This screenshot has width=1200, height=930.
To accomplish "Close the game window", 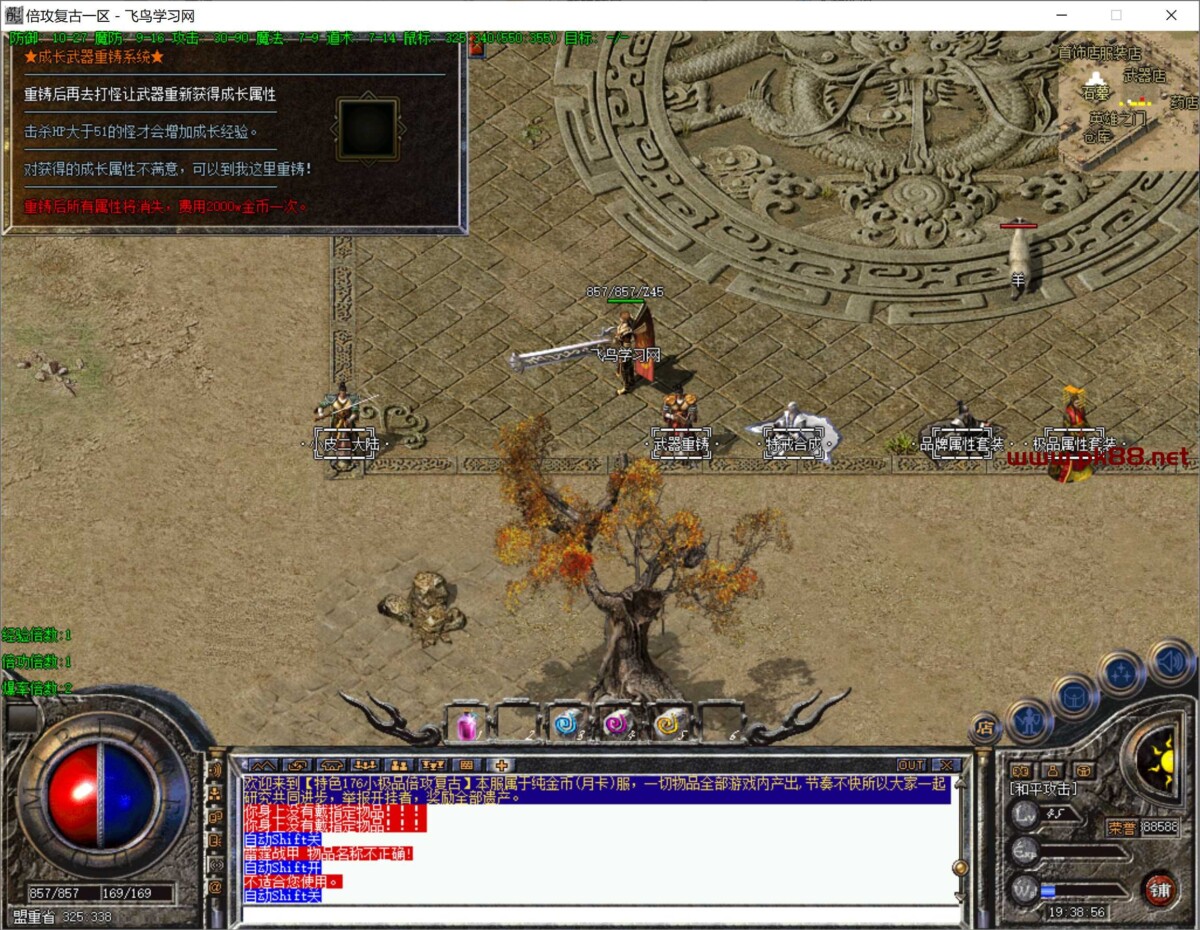I will coord(1171,15).
